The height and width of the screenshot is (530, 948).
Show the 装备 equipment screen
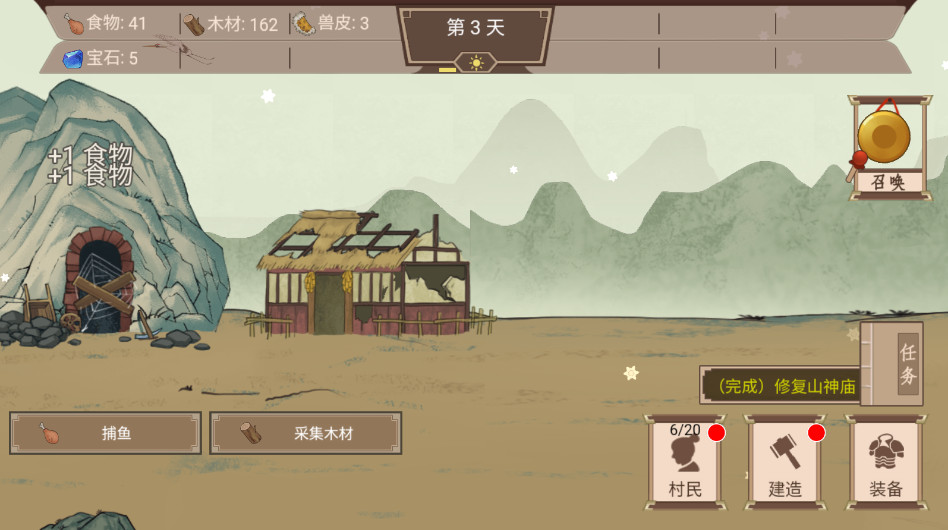point(885,463)
